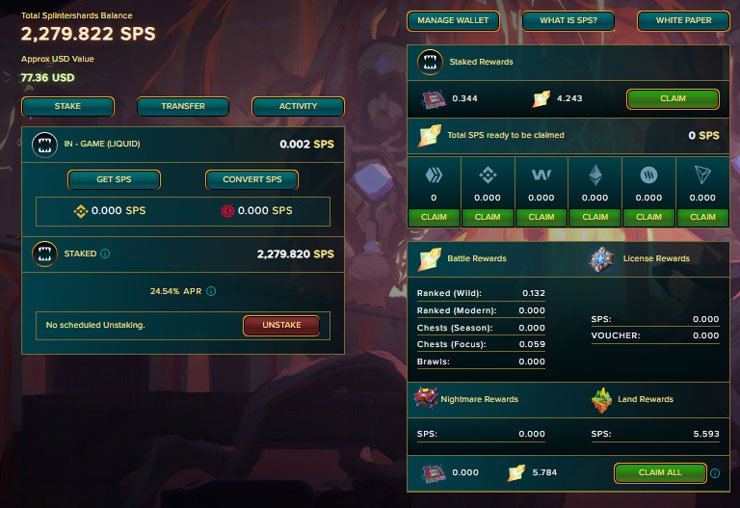Choose Convert SPS
This screenshot has width=740, height=508.
tap(252, 180)
